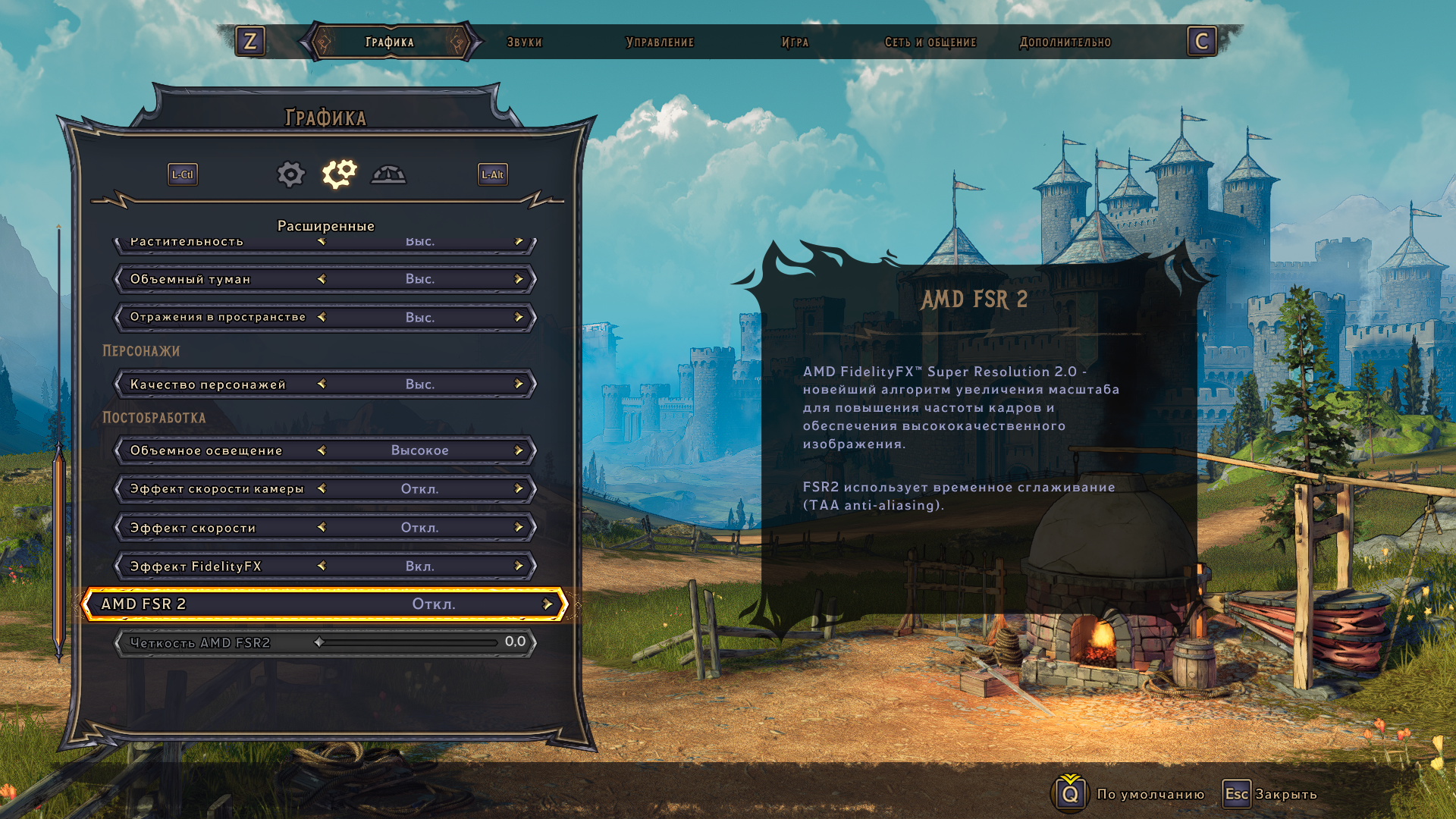Increase Объемный туман with right arrow
1456x819 pixels.
[519, 279]
